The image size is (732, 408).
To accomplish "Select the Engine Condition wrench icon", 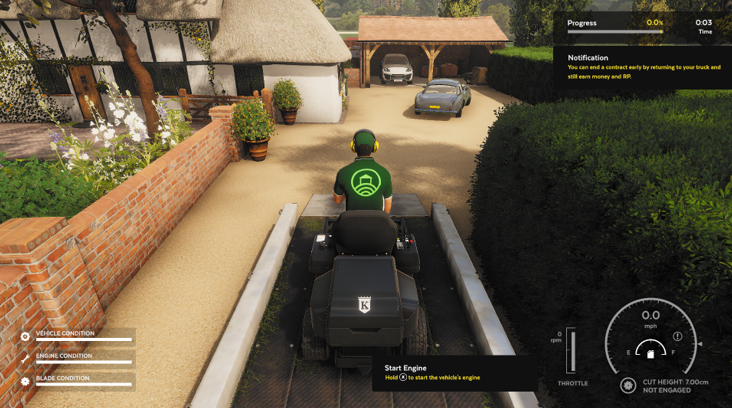I will (25, 359).
